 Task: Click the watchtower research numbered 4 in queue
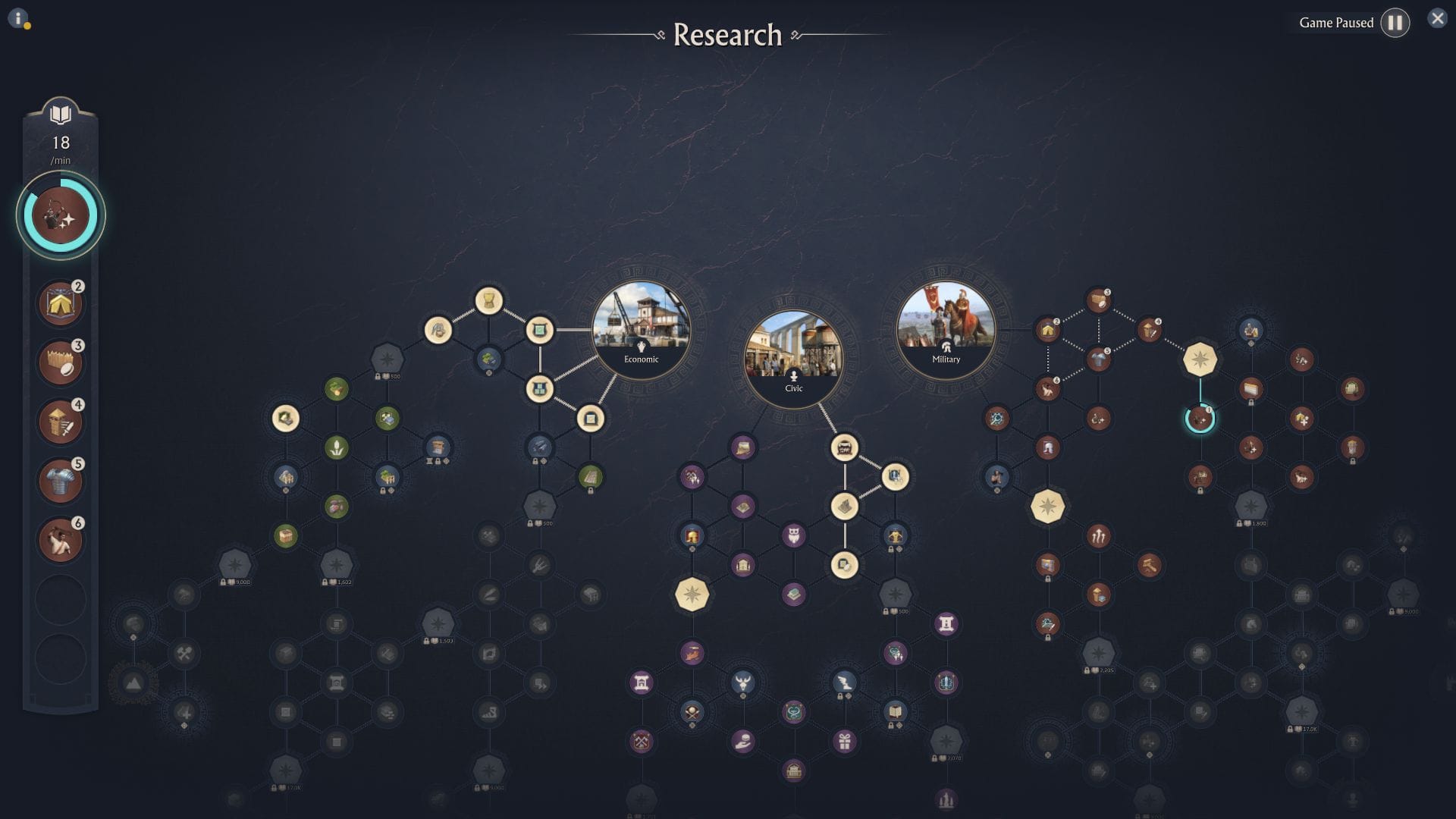tap(61, 422)
